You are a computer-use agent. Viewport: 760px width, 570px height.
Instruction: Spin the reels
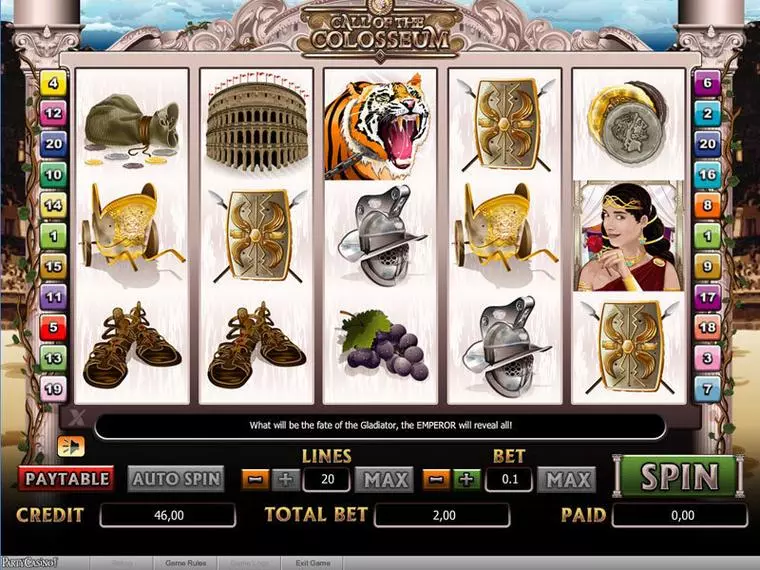pos(680,477)
